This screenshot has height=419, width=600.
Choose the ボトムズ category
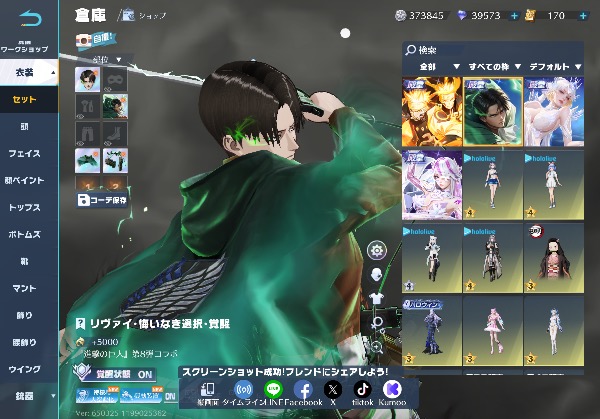point(25,234)
